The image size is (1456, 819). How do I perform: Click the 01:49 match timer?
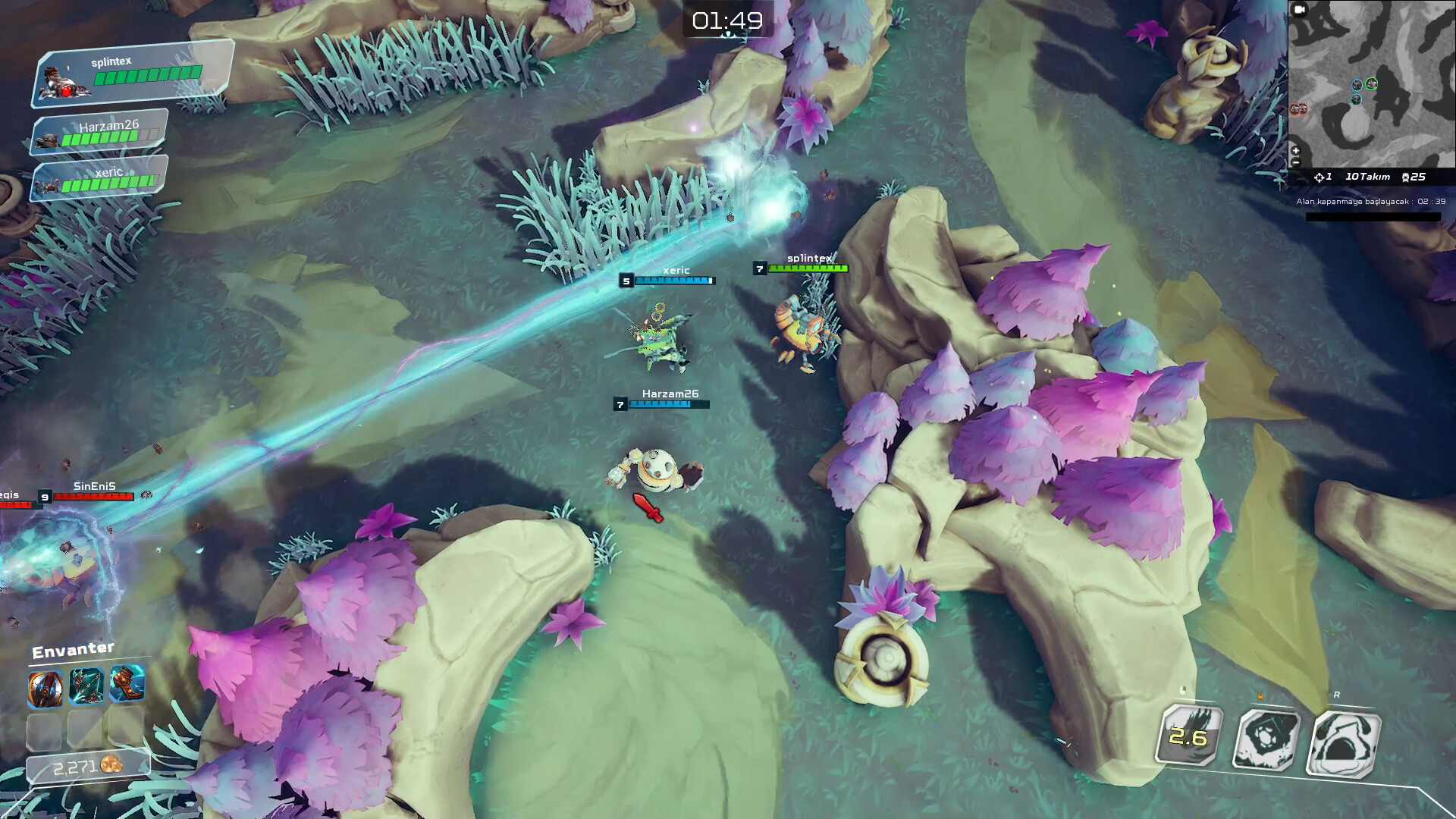tap(727, 21)
